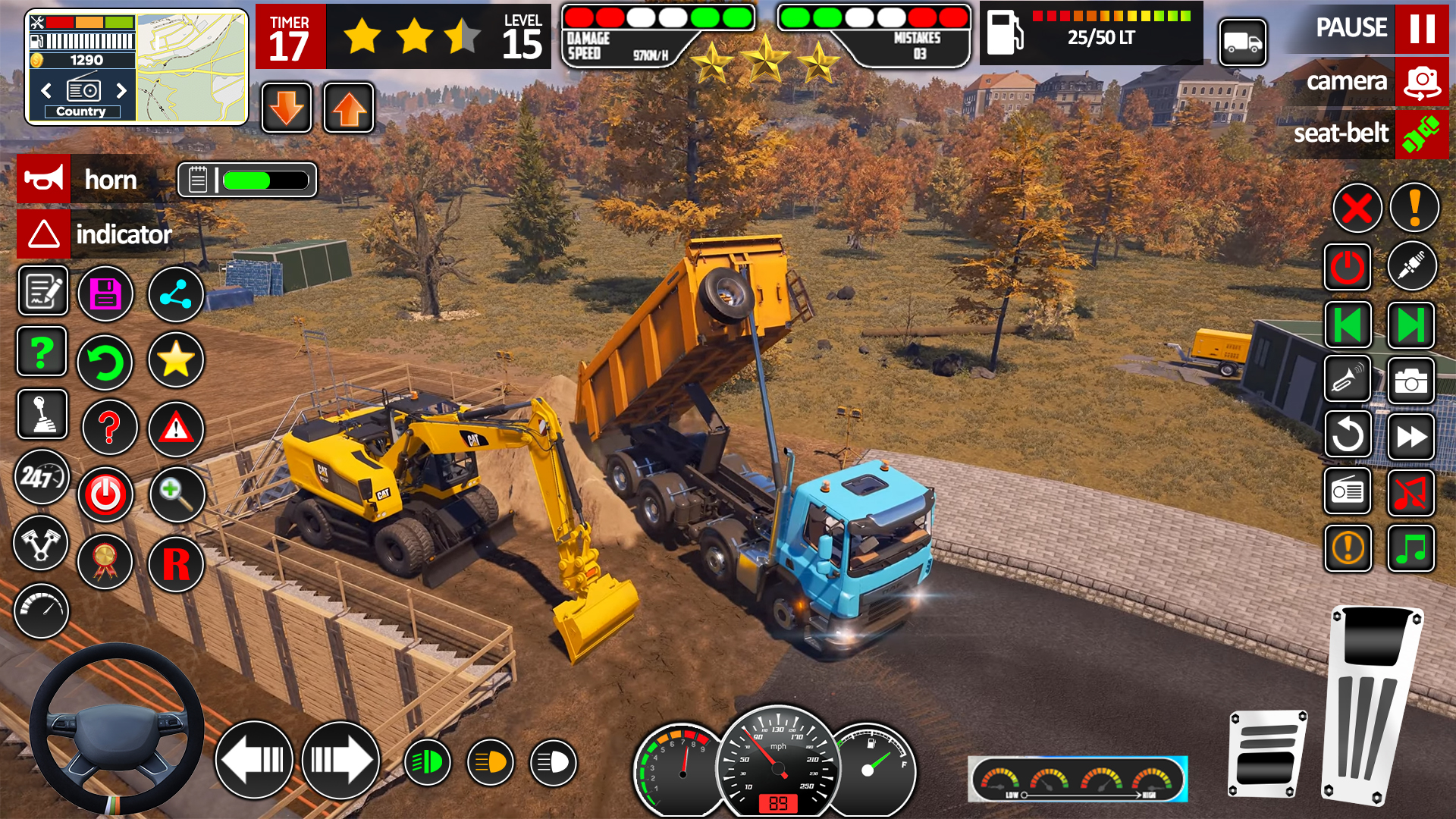Image resolution: width=1456 pixels, height=819 pixels.
Task: Take a screenshot with the camera icon
Action: click(x=1410, y=381)
